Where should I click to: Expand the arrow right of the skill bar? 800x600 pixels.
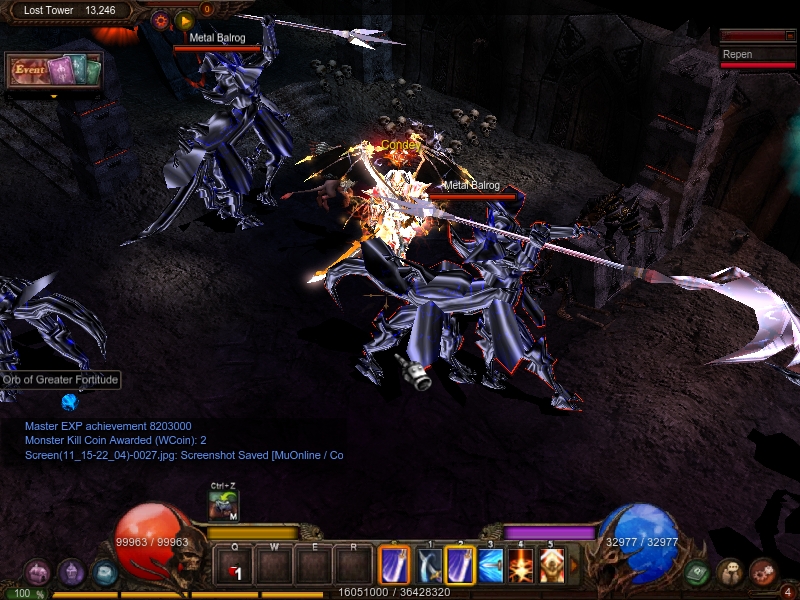pos(573,566)
